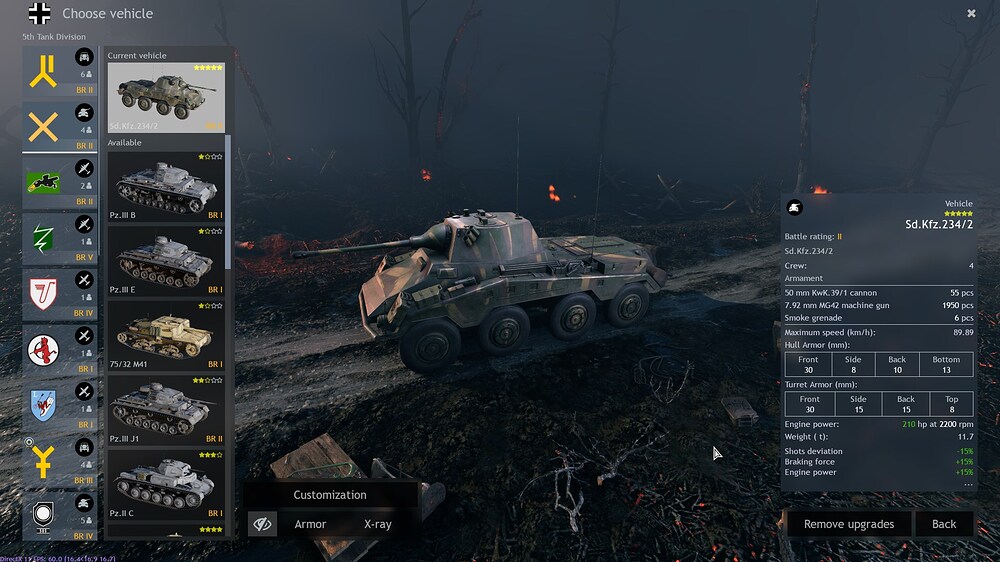Pick the 75/32 M41 vehicle
Screen dimensions: 1000x562
166,335
